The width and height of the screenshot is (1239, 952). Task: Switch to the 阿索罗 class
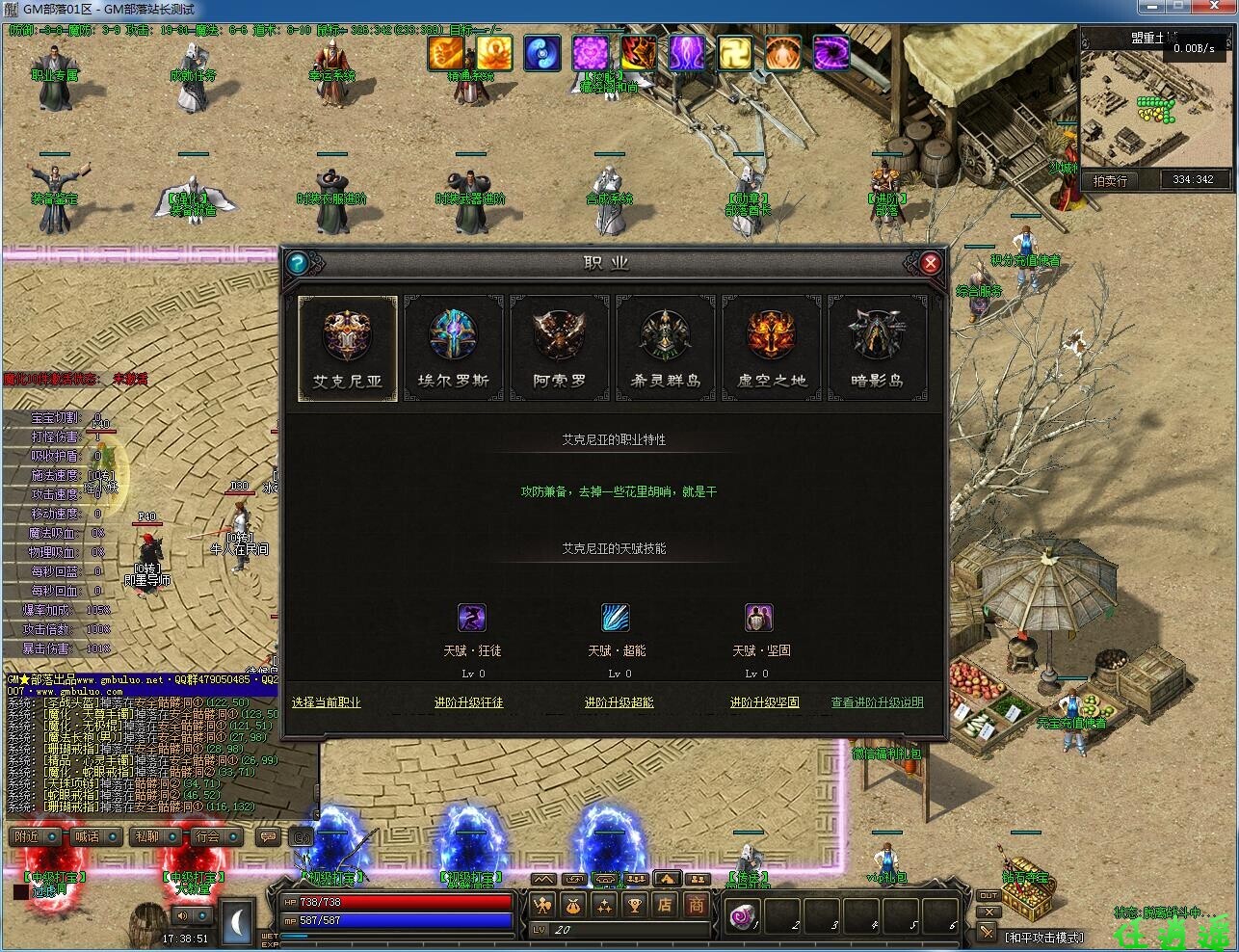[x=560, y=348]
